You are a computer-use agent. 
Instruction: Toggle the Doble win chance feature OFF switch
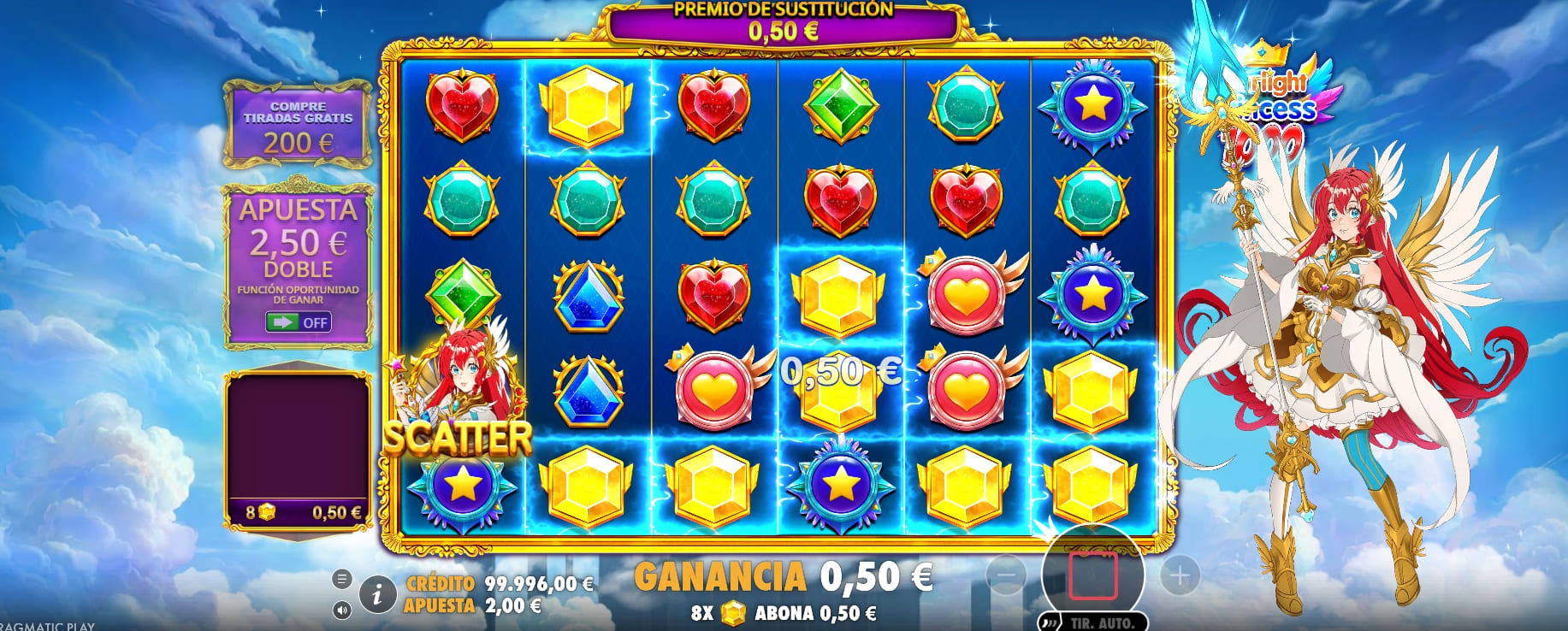pos(299,322)
